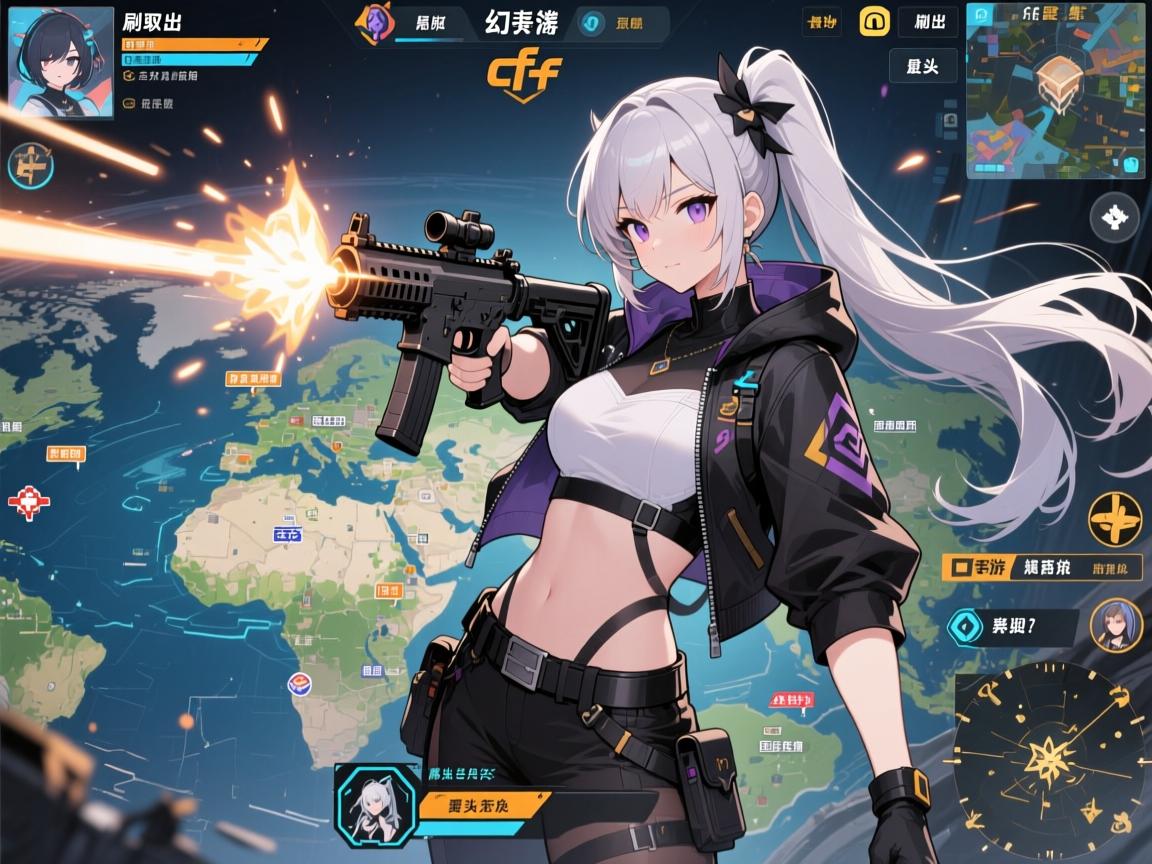Screen dimensions: 1152x864
Task: Select the silver-haired character hexagon portrait
Action: (374, 803)
